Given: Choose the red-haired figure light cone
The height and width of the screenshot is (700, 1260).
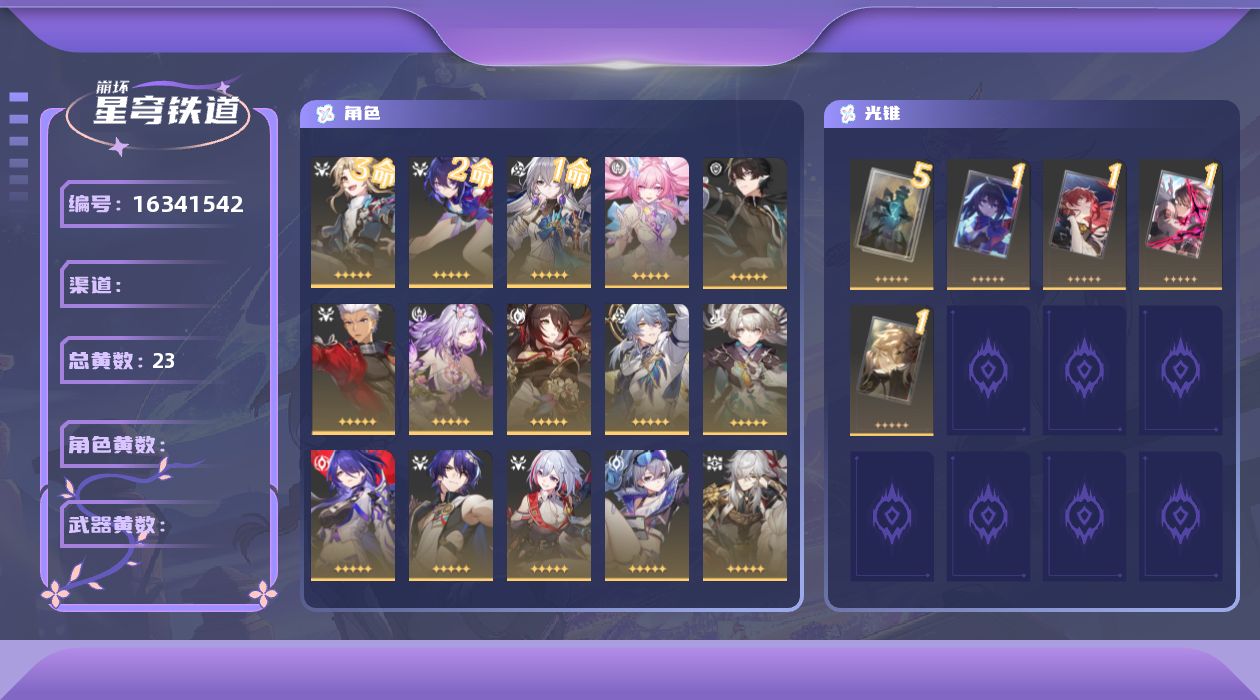Looking at the screenshot, I should point(1084,223).
